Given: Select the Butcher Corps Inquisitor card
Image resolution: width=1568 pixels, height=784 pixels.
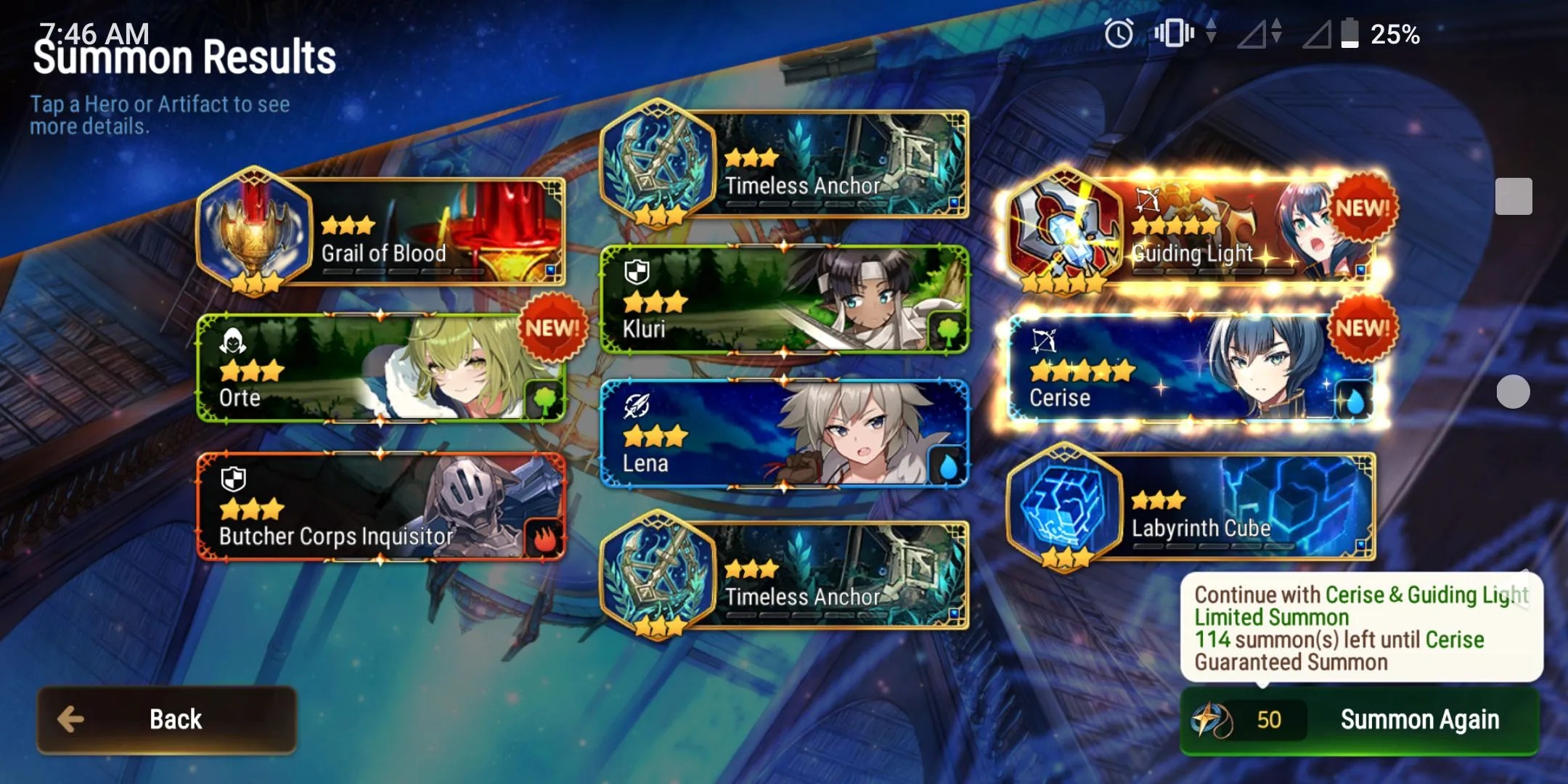Looking at the screenshot, I should click(381, 507).
